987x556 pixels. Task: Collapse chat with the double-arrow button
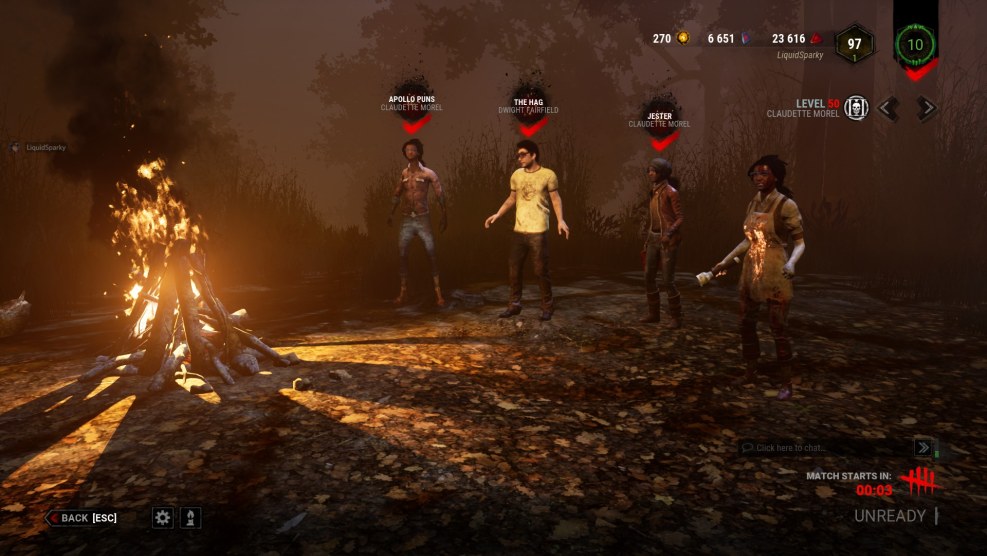[x=923, y=448]
